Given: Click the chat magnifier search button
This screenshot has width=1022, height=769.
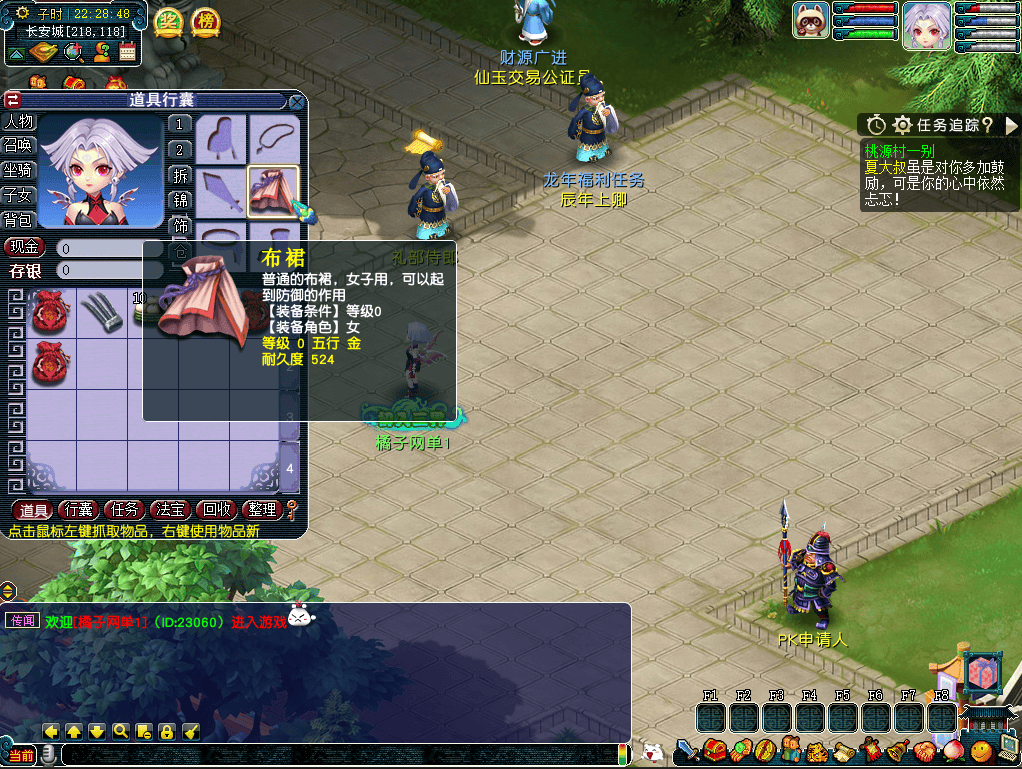Looking at the screenshot, I should (x=120, y=731).
